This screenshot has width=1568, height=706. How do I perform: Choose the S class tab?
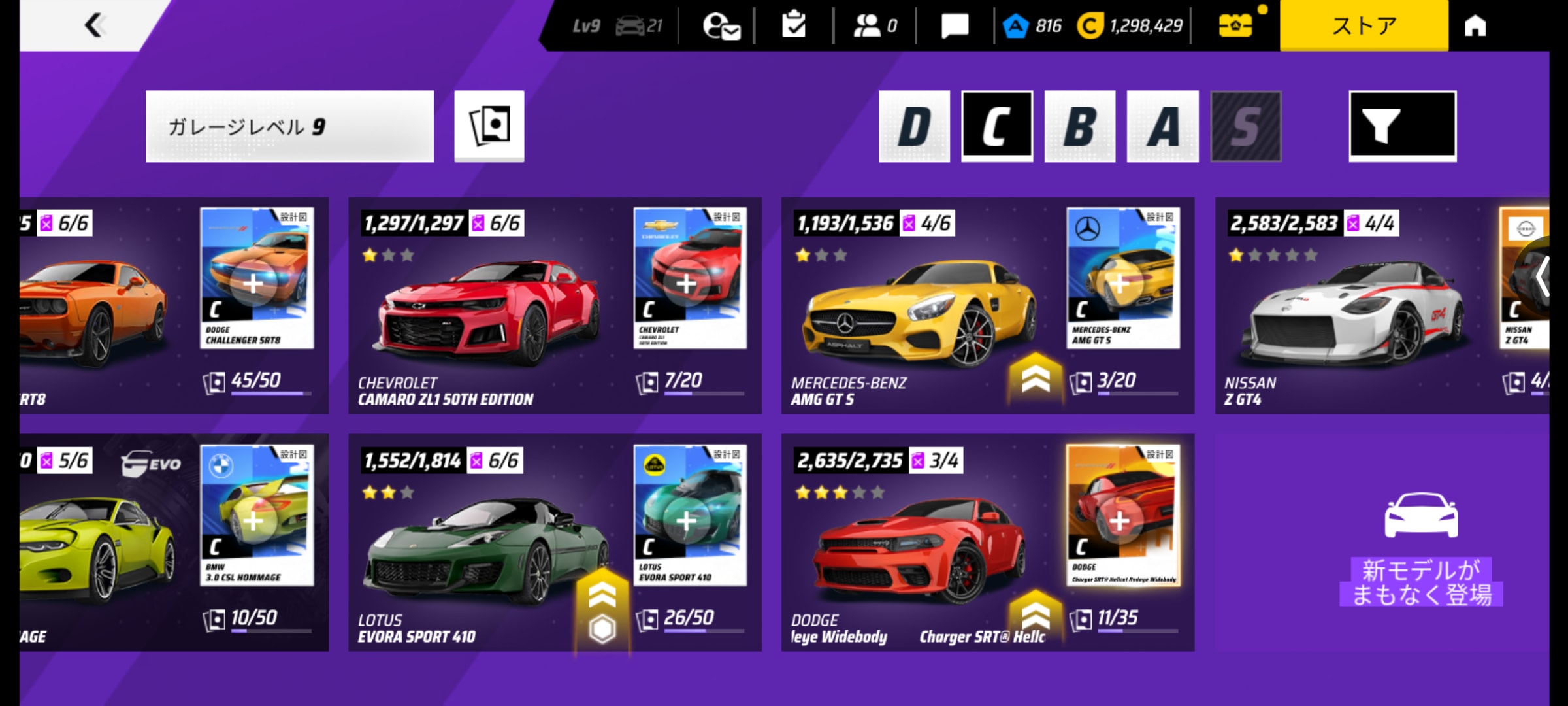pos(1245,126)
